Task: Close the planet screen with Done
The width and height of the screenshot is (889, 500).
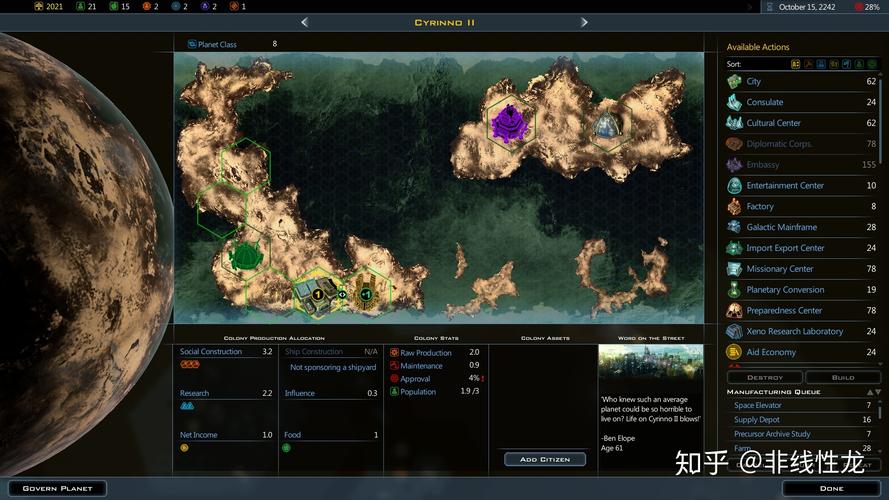Action: 831,488
